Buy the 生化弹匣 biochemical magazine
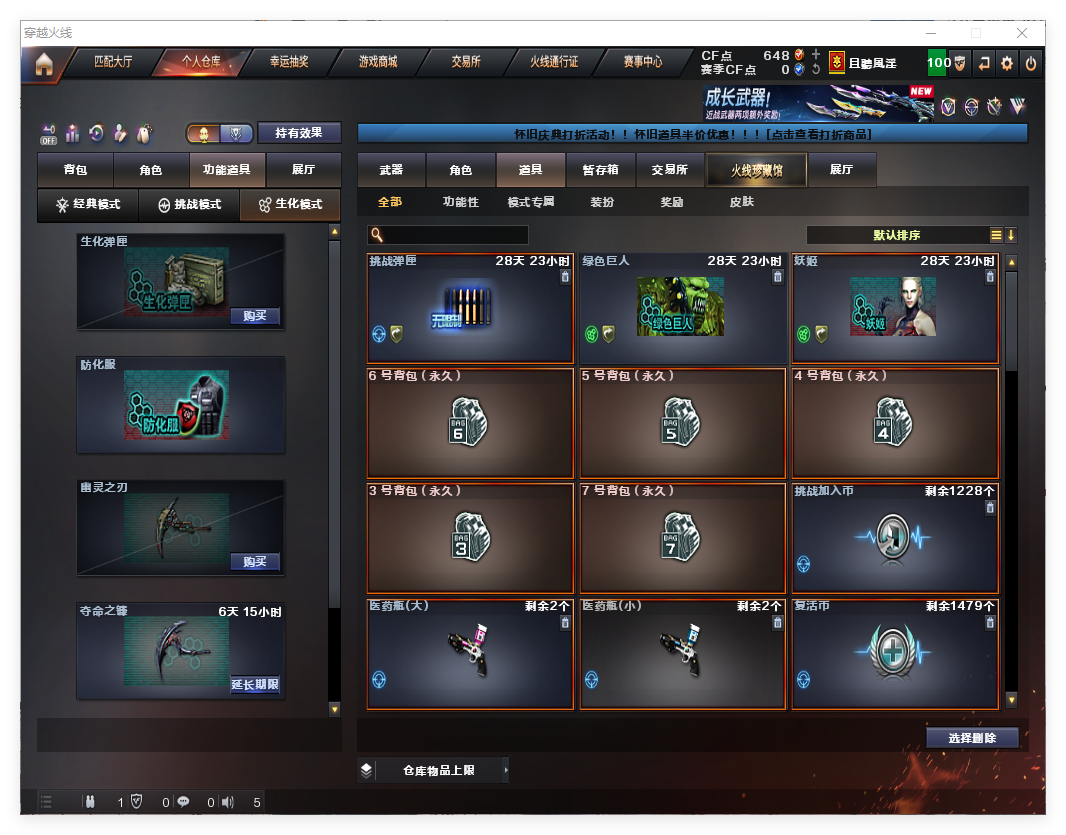Viewport: 1066px width, 835px height. (x=255, y=316)
